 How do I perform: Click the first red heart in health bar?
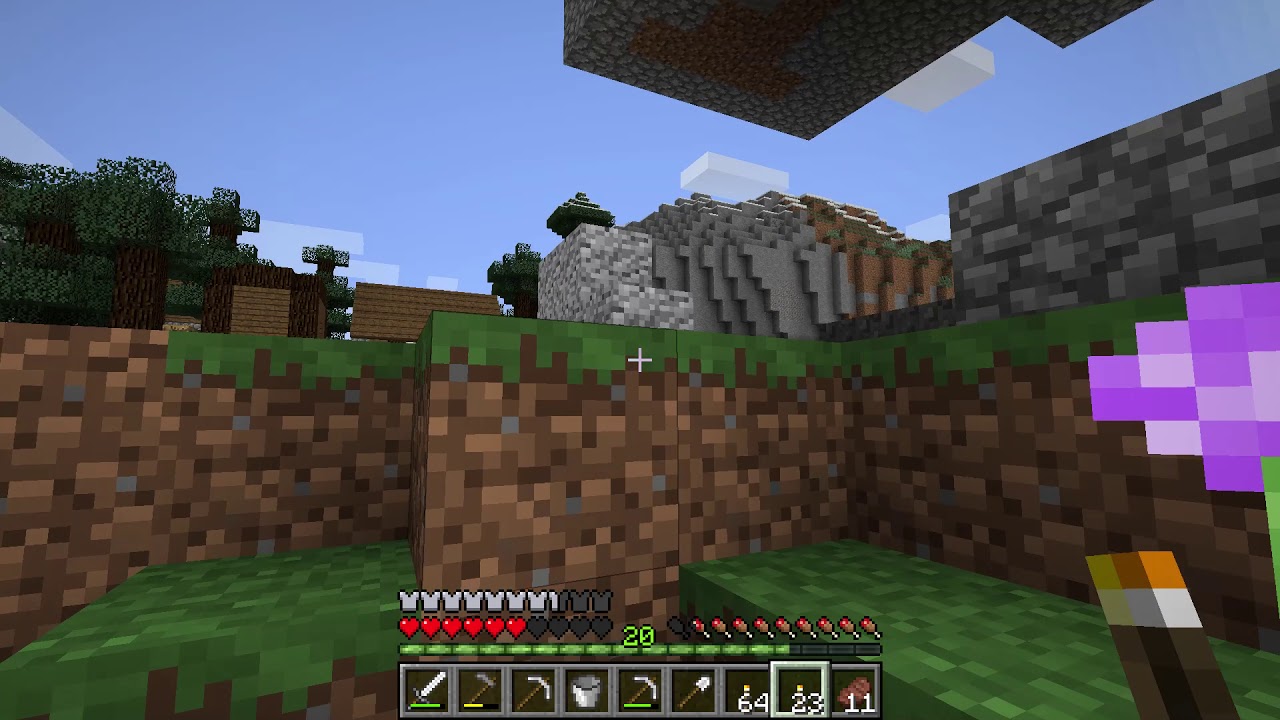coord(408,627)
